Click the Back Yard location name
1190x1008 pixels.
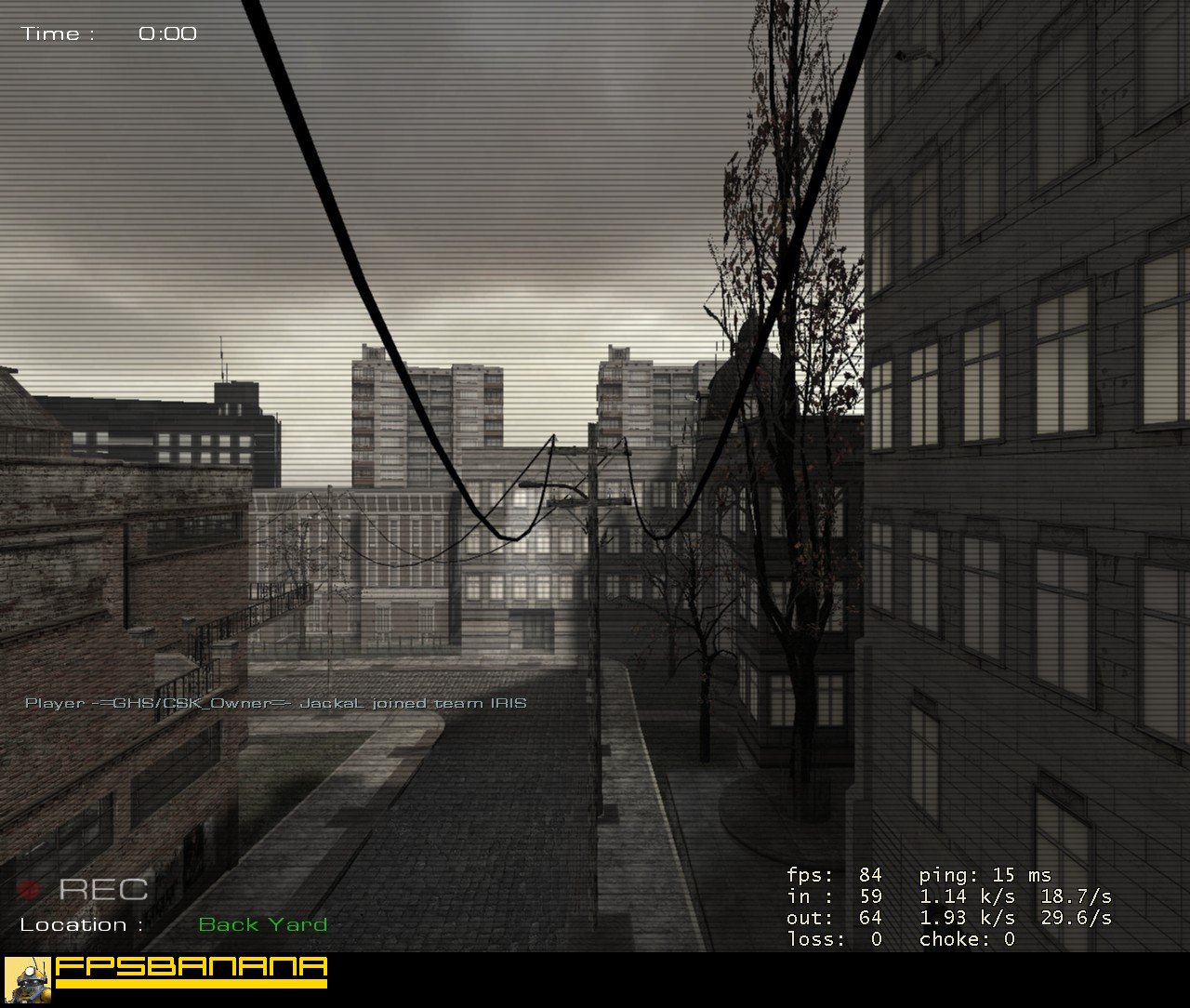(263, 924)
